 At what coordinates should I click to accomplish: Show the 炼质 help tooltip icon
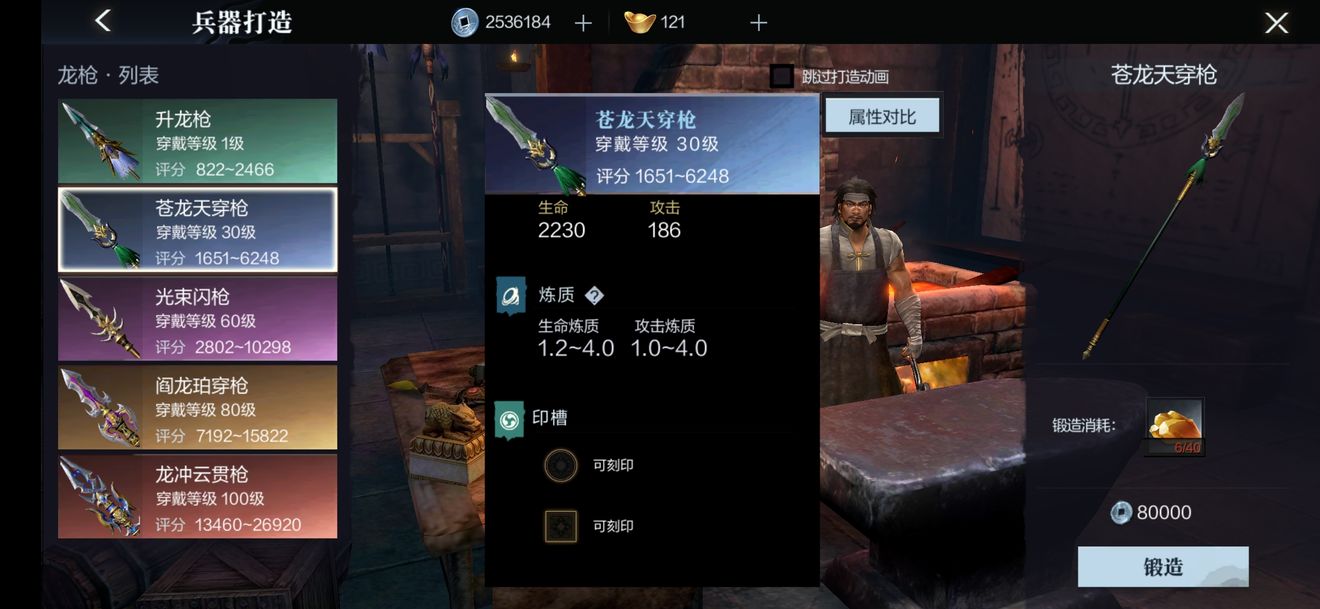point(594,295)
